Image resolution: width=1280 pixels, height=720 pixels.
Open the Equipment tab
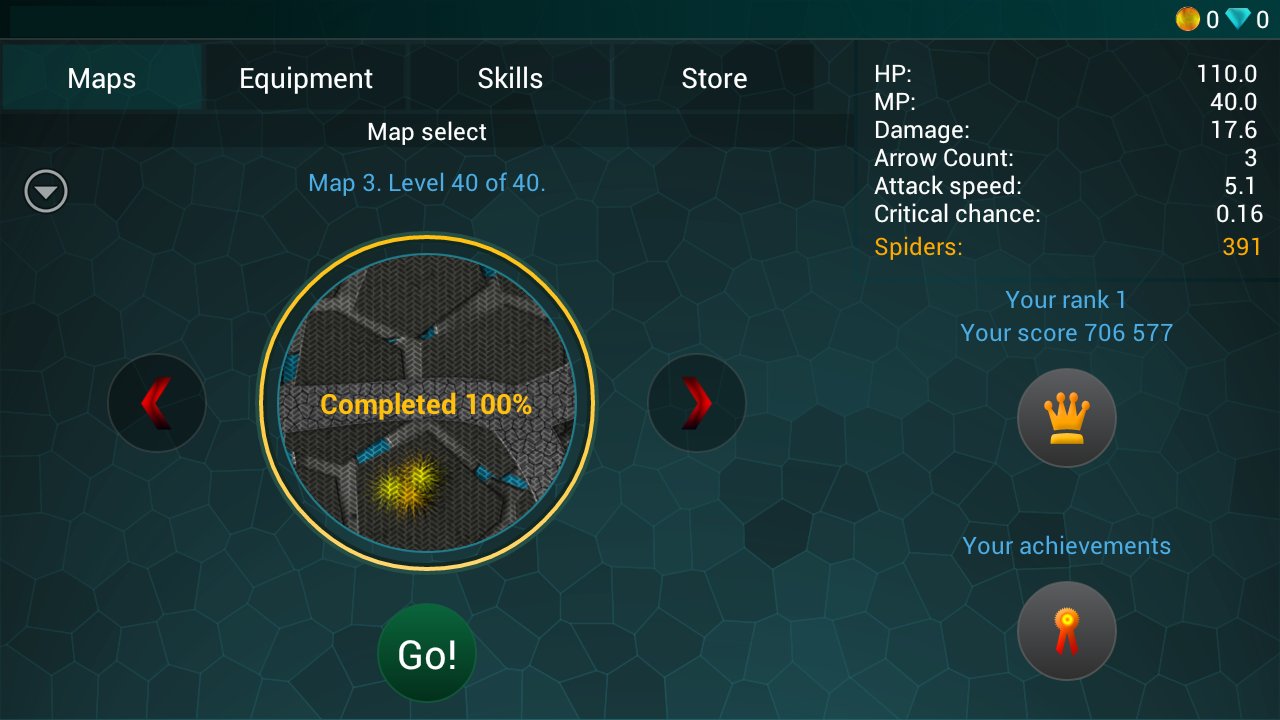pyautogui.click(x=306, y=78)
